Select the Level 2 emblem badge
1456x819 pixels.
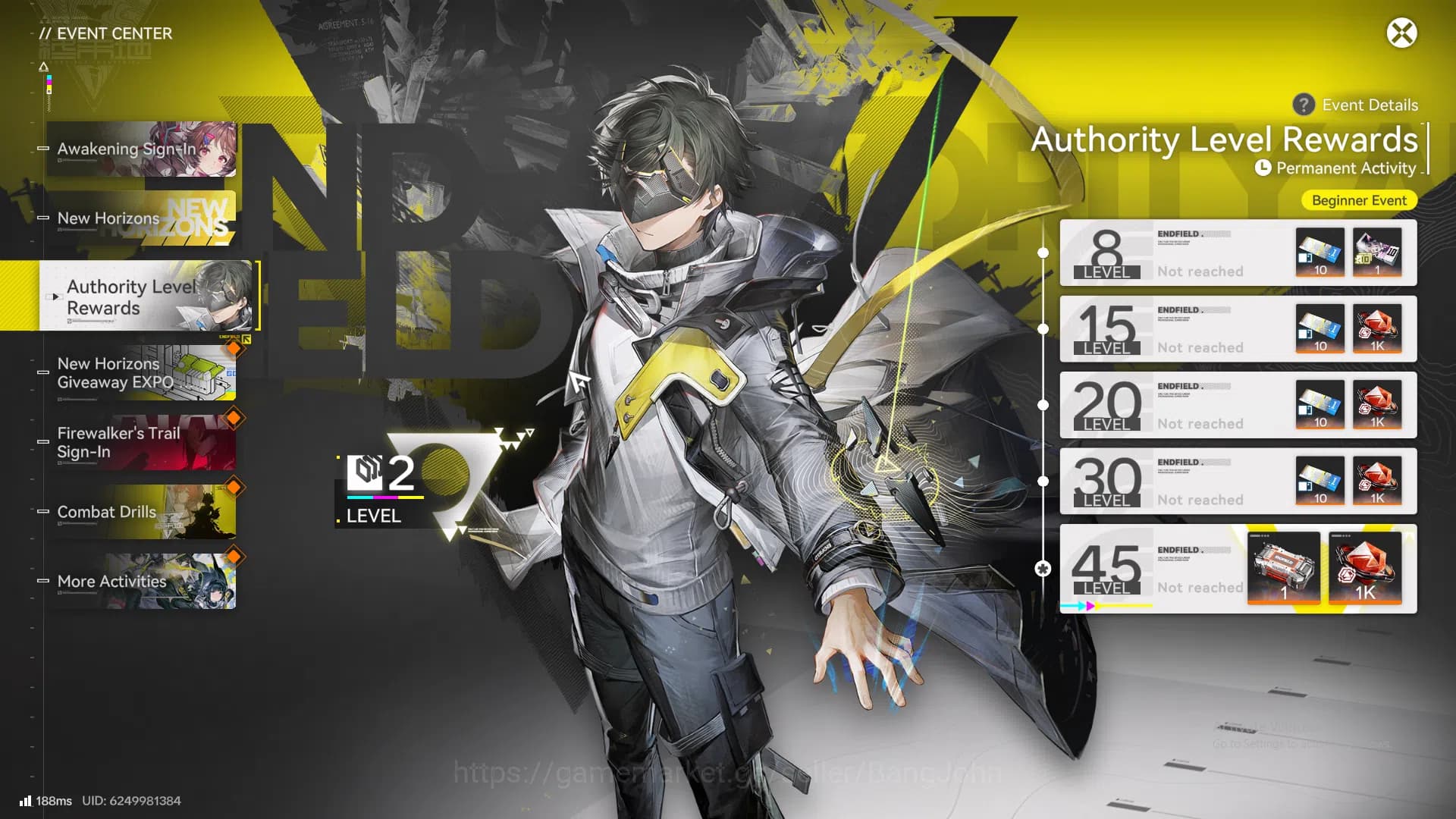(362, 474)
